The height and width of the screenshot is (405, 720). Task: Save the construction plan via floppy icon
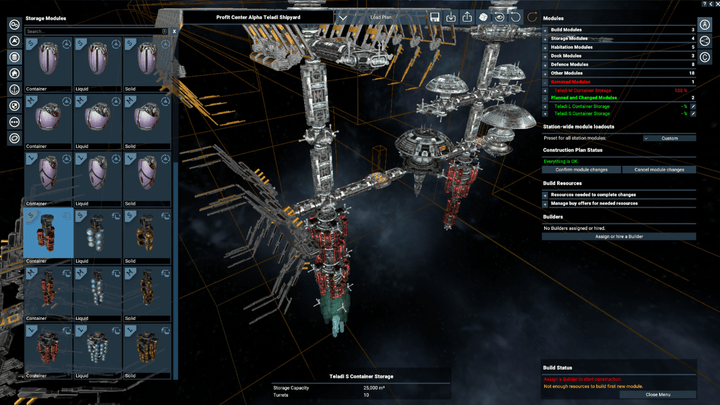click(436, 17)
